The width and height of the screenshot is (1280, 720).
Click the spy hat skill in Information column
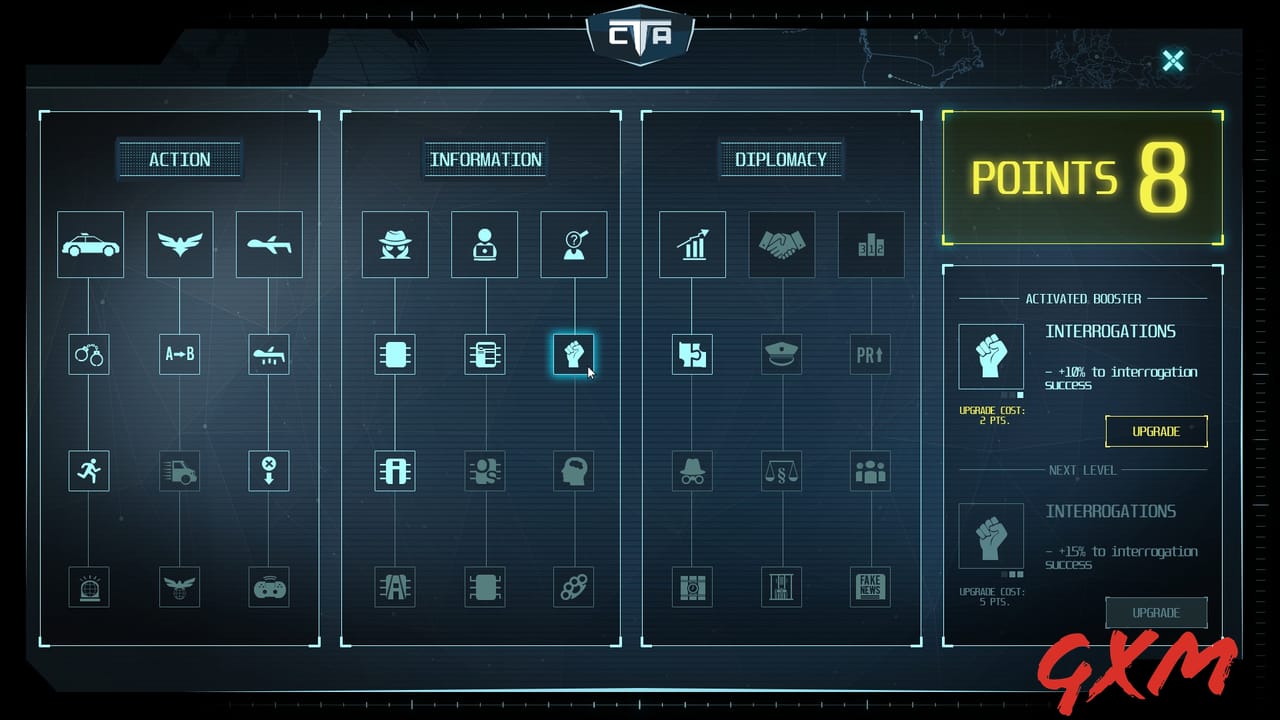395,244
